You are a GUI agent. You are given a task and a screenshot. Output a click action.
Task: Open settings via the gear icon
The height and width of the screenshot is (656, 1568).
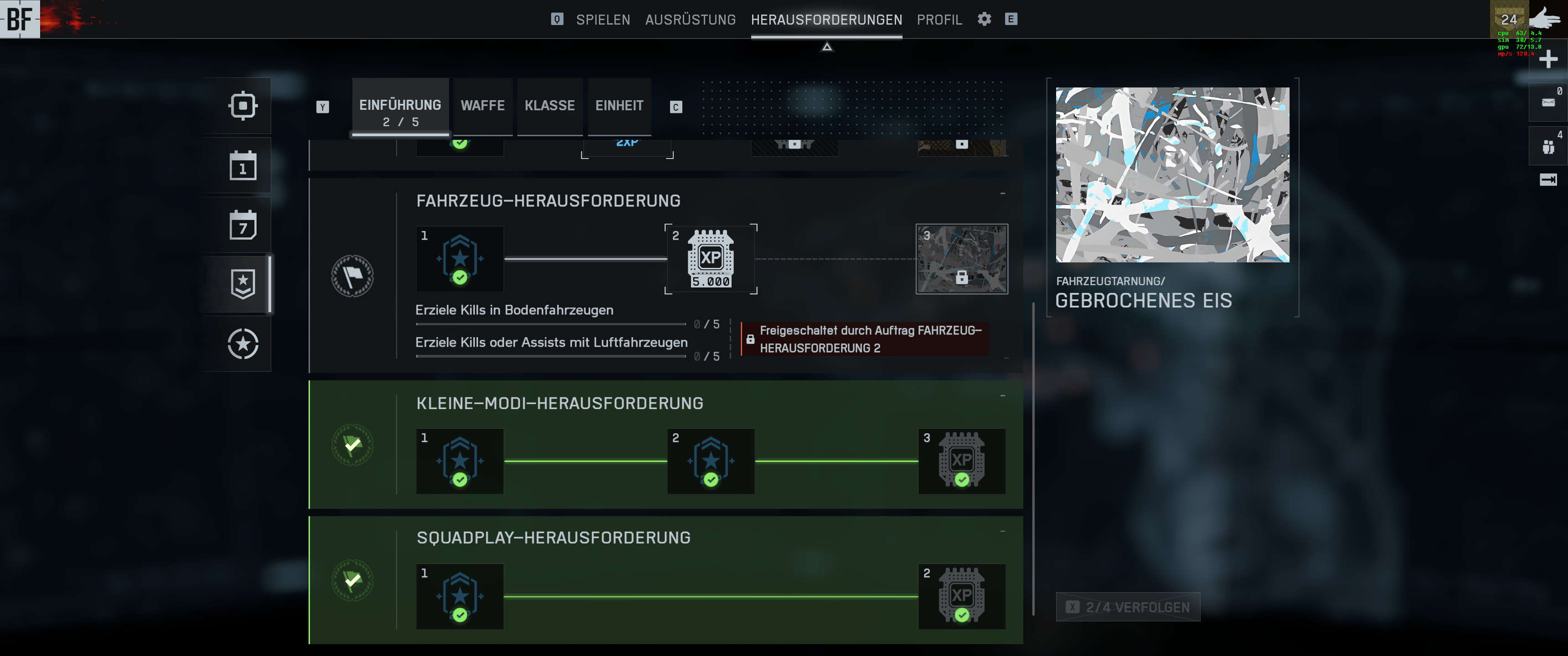coord(984,19)
